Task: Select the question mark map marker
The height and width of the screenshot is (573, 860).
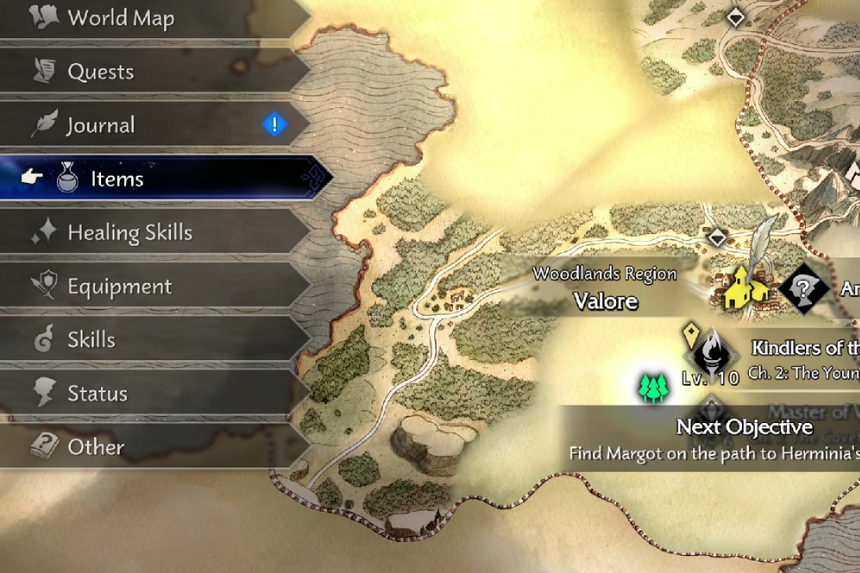Action: [x=802, y=289]
